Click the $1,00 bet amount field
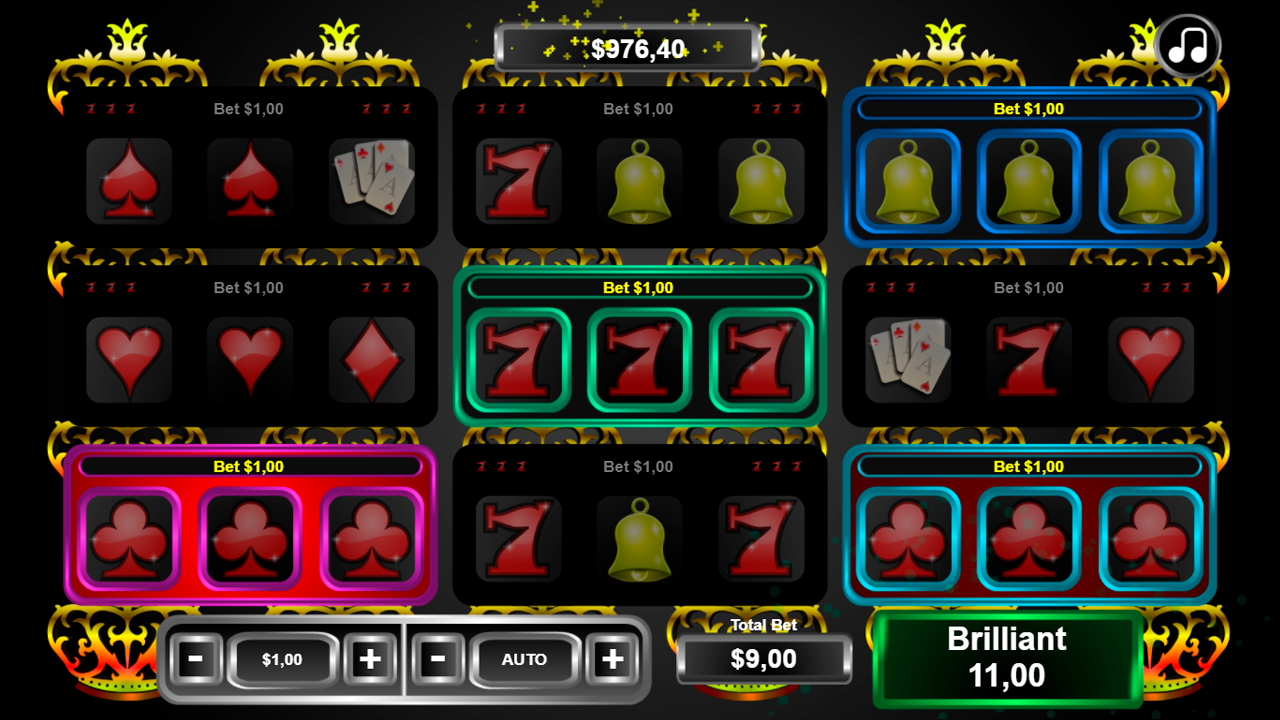Image resolution: width=1280 pixels, height=720 pixels. pos(282,660)
